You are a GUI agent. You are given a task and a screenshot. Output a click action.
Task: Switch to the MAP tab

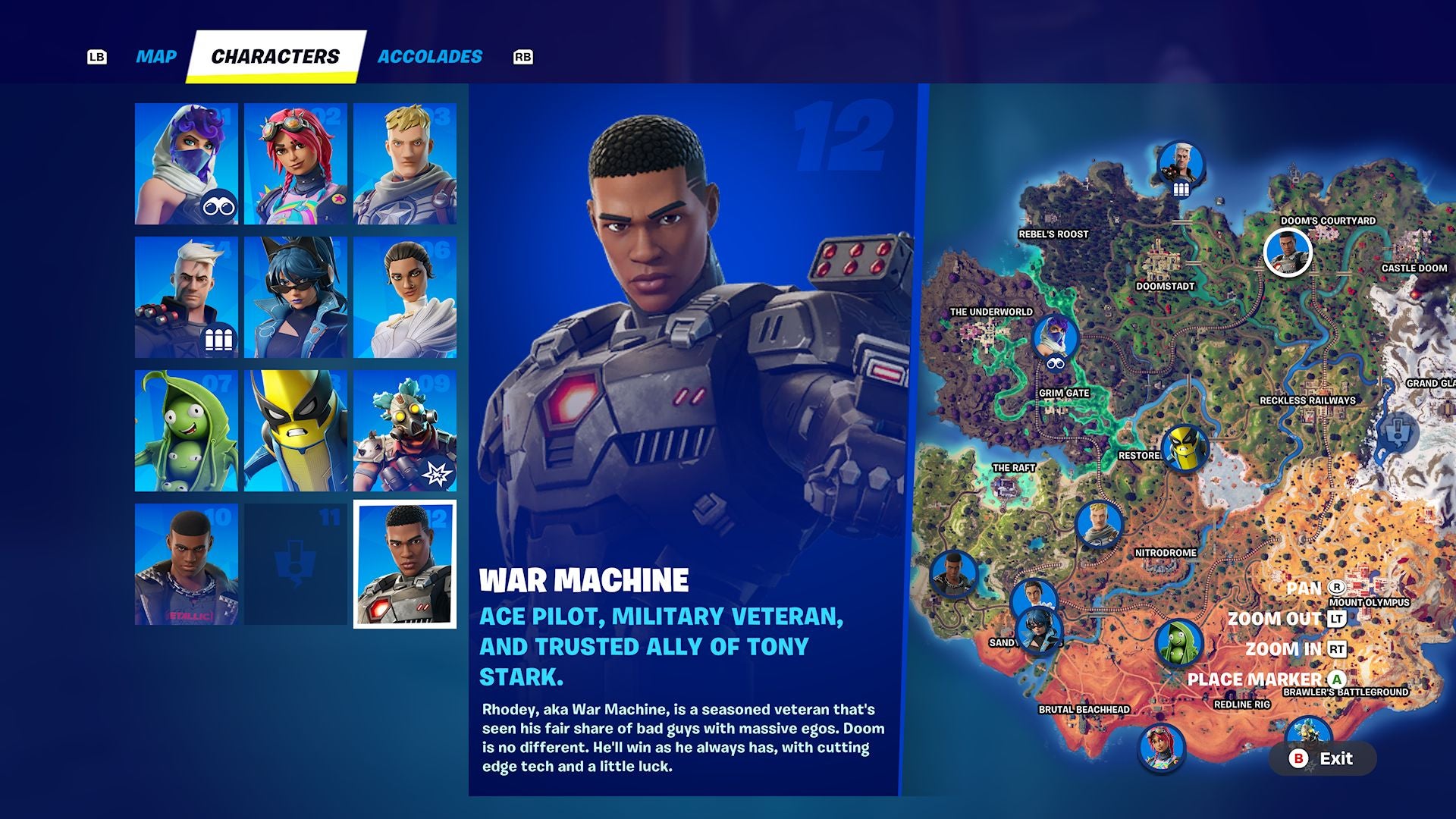[x=155, y=55]
